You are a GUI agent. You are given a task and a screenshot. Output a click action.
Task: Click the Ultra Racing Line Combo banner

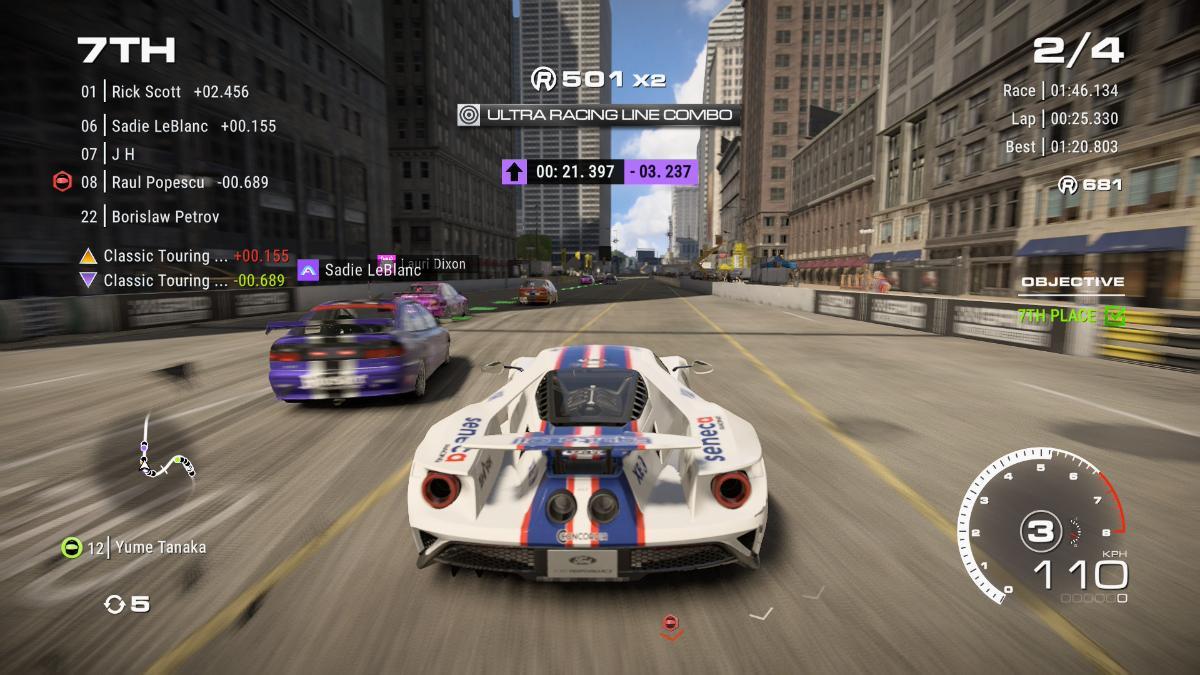coord(598,115)
